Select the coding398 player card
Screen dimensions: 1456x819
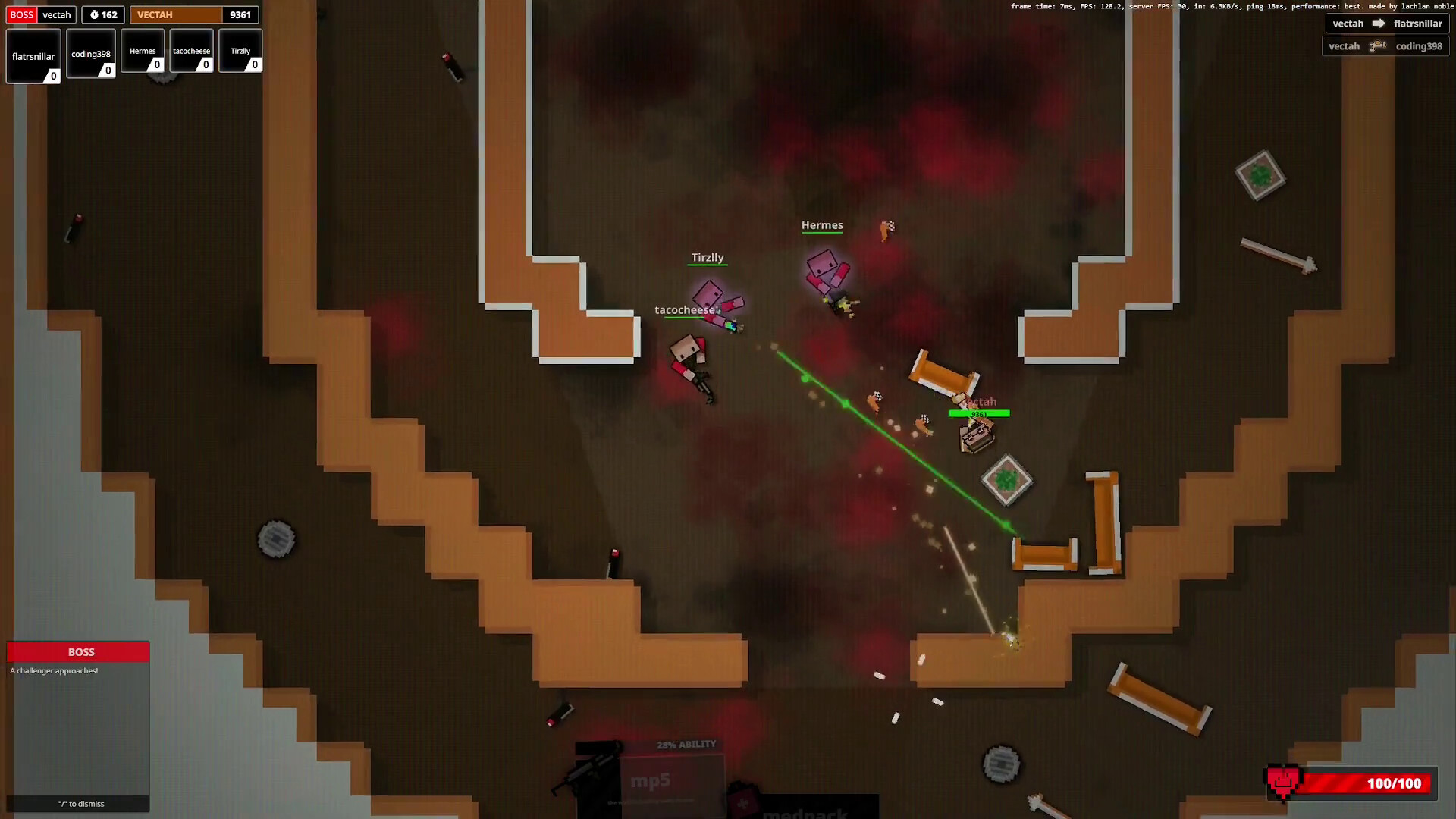(91, 54)
